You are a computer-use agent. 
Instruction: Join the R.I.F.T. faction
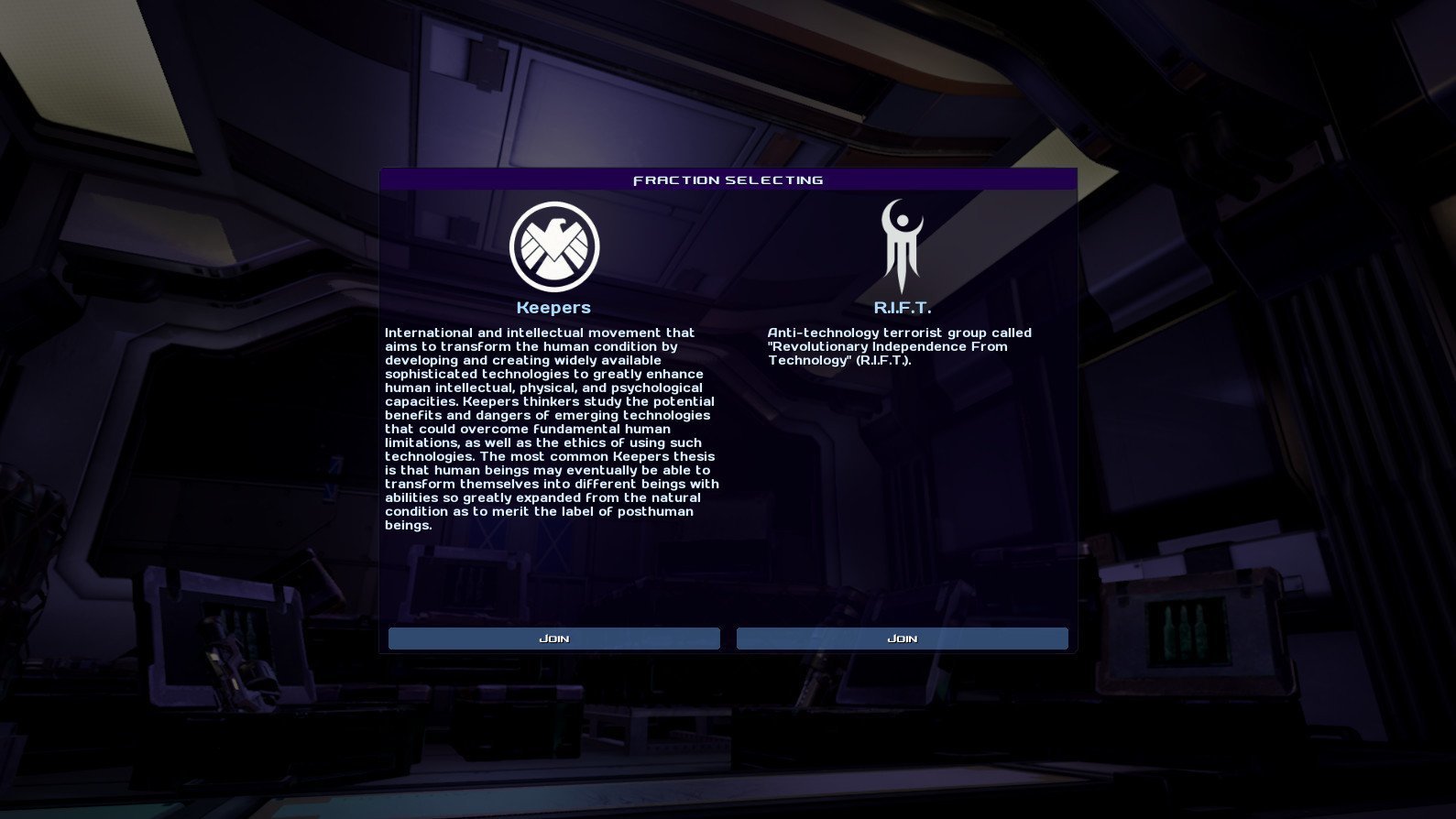tap(902, 639)
